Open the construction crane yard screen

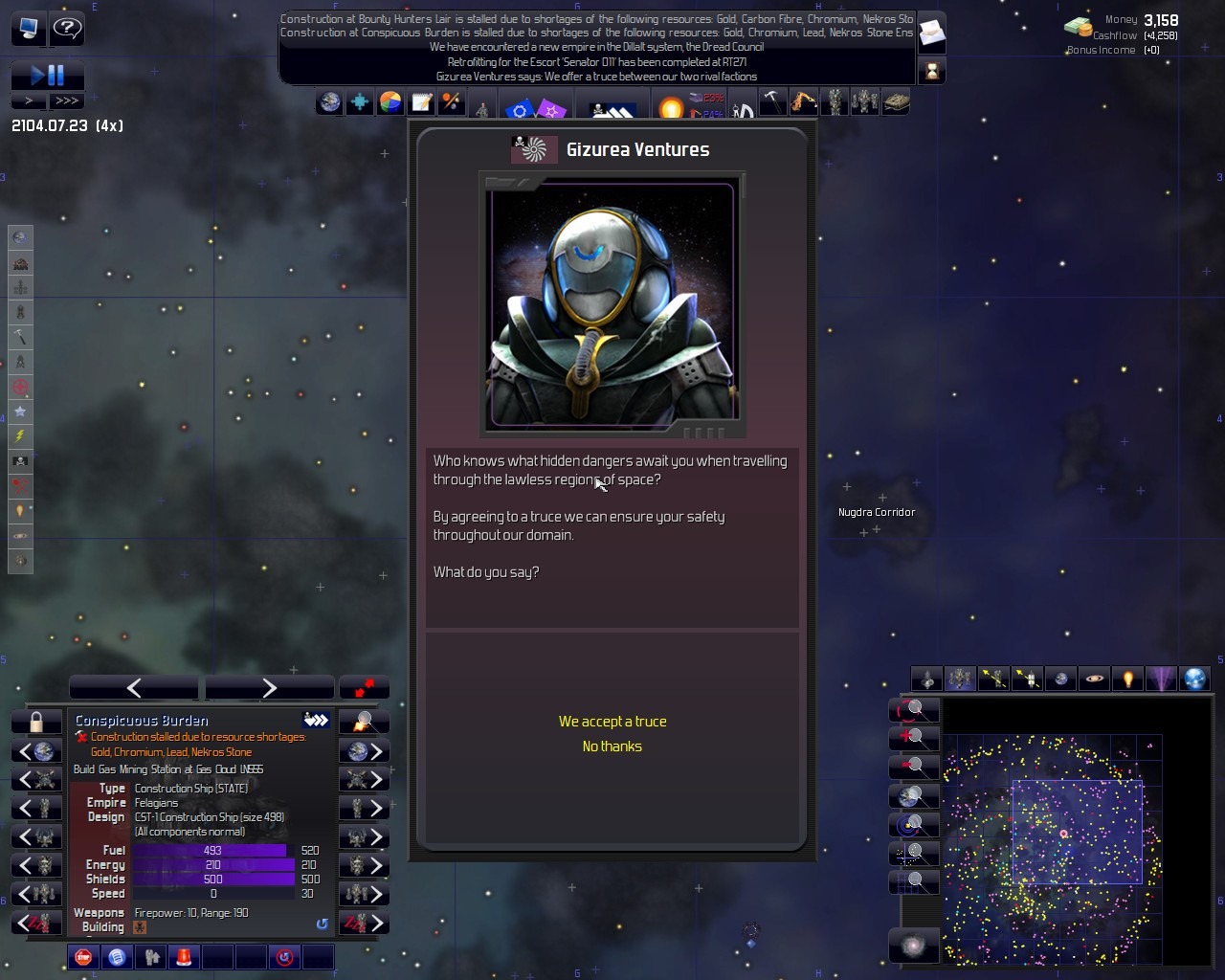tap(803, 101)
